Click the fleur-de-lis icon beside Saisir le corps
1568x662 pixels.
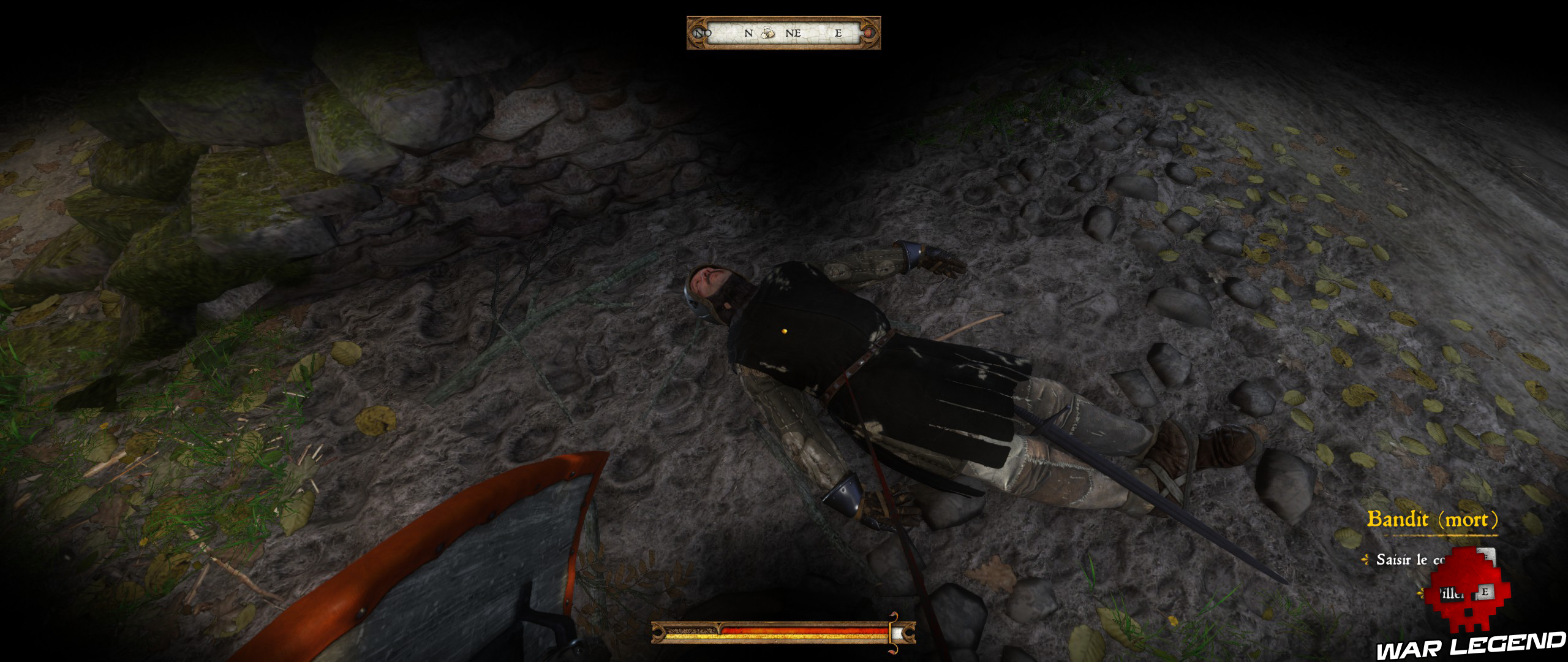(x=1365, y=559)
